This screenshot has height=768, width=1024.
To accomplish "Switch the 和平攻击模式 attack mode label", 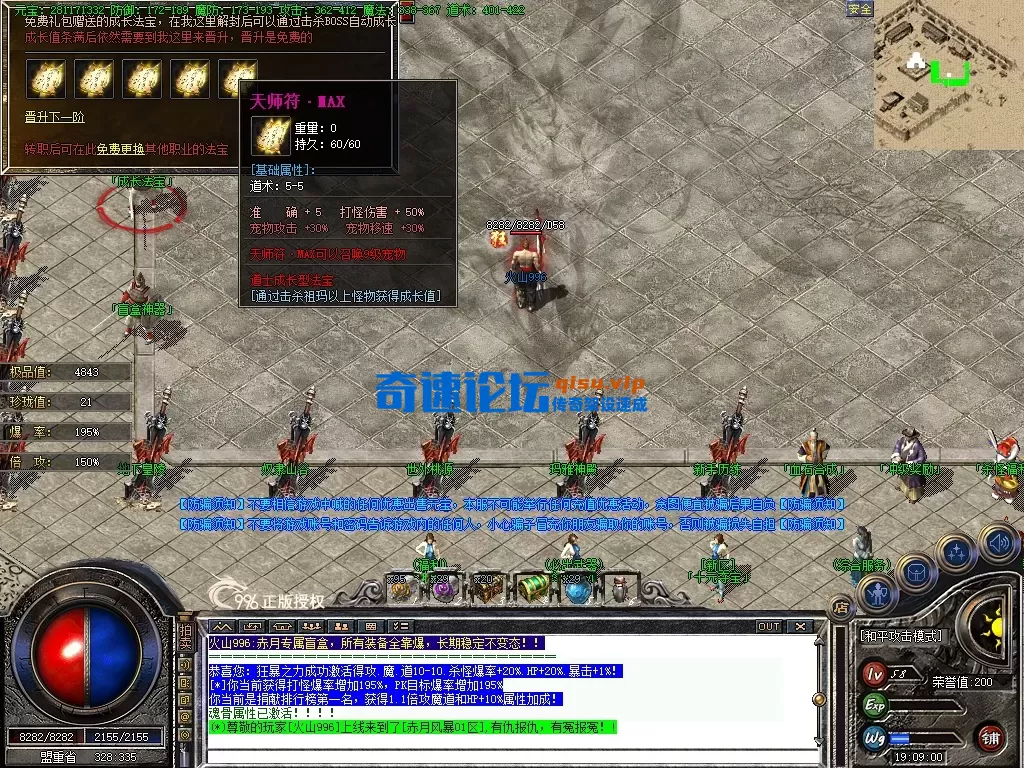I will tap(901, 636).
